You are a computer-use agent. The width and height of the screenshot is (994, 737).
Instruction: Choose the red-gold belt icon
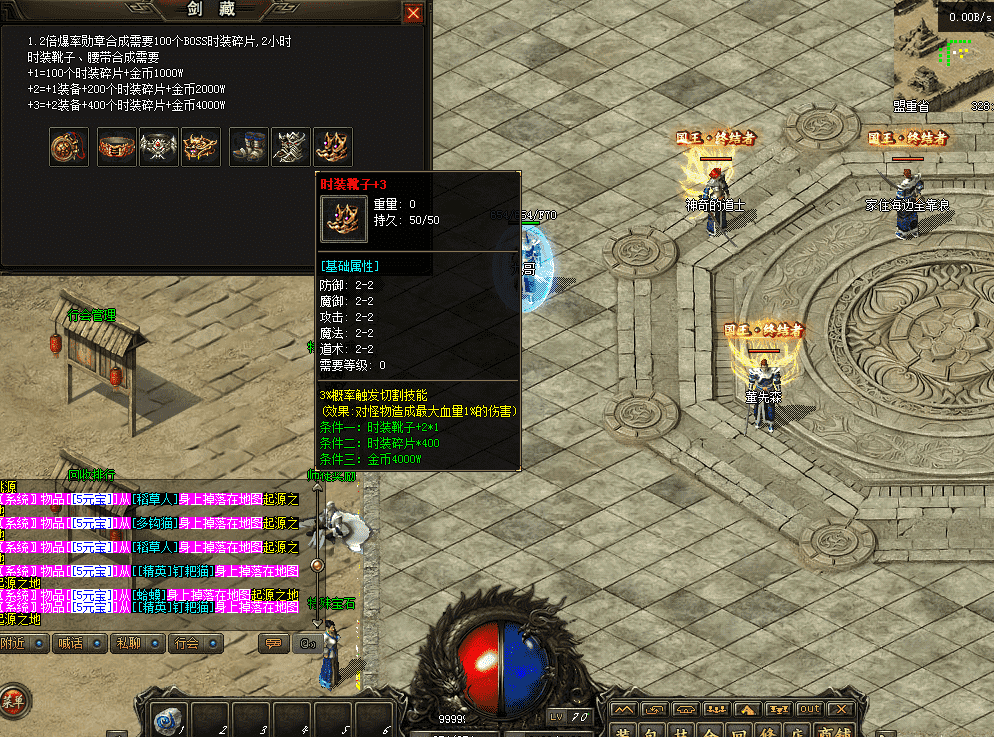point(116,147)
